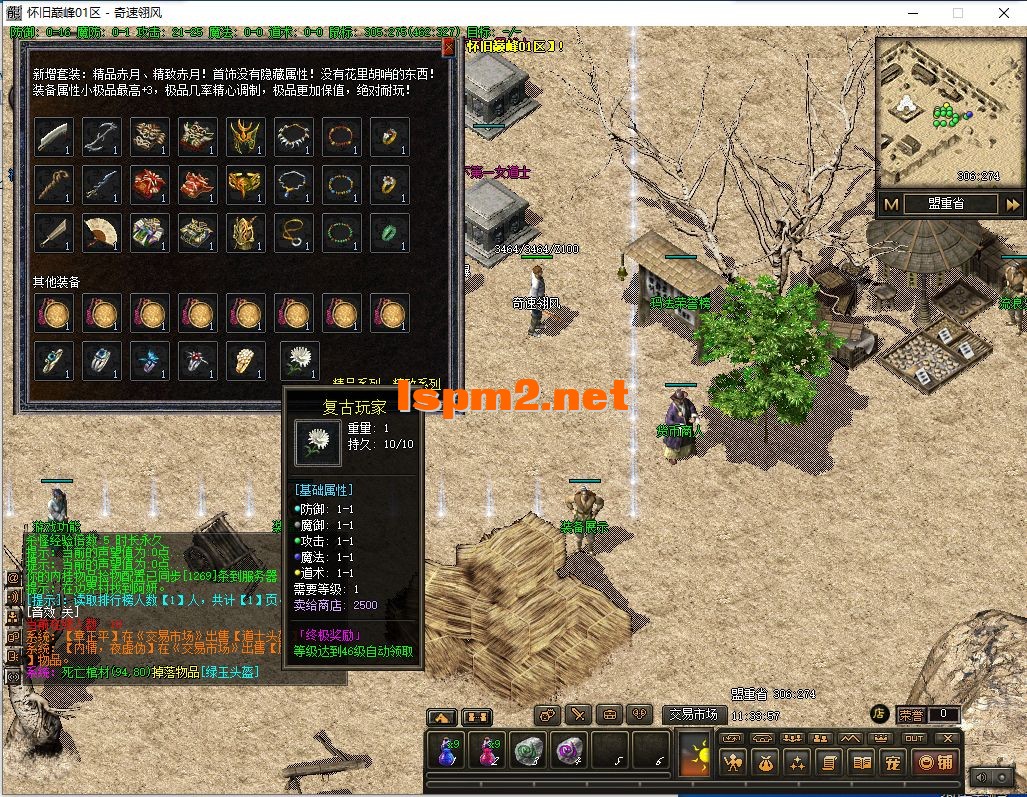Expand minimap with double-arrow button

coord(1012,204)
